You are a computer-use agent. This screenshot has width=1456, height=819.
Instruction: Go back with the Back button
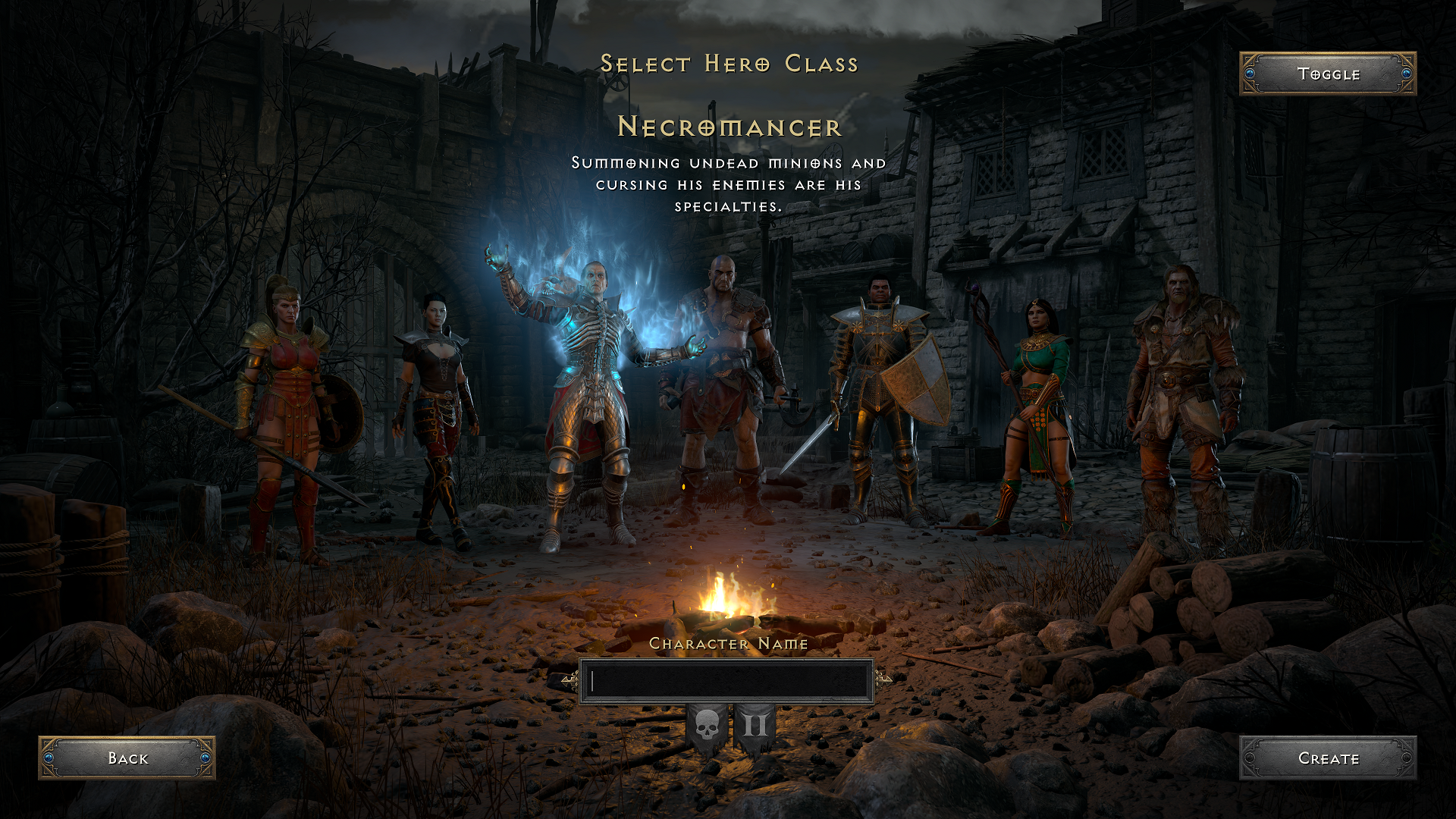tap(127, 758)
